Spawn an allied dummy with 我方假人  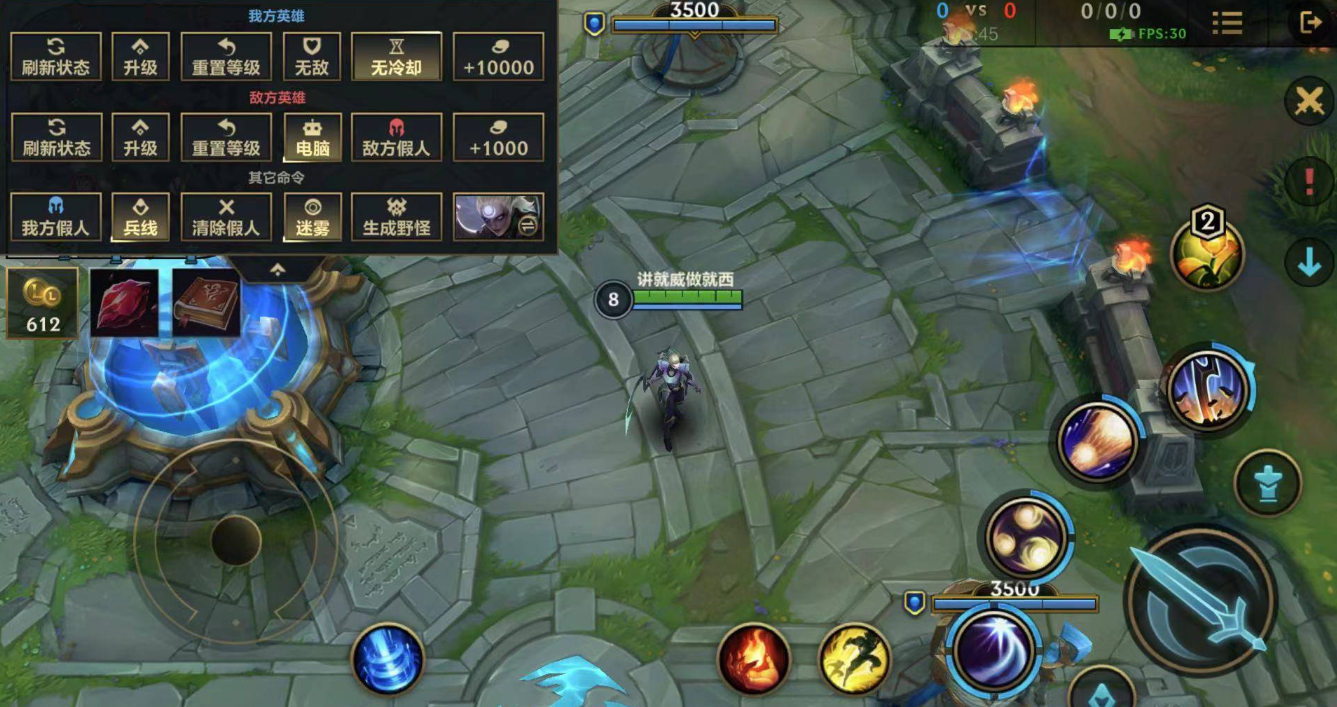pos(56,217)
